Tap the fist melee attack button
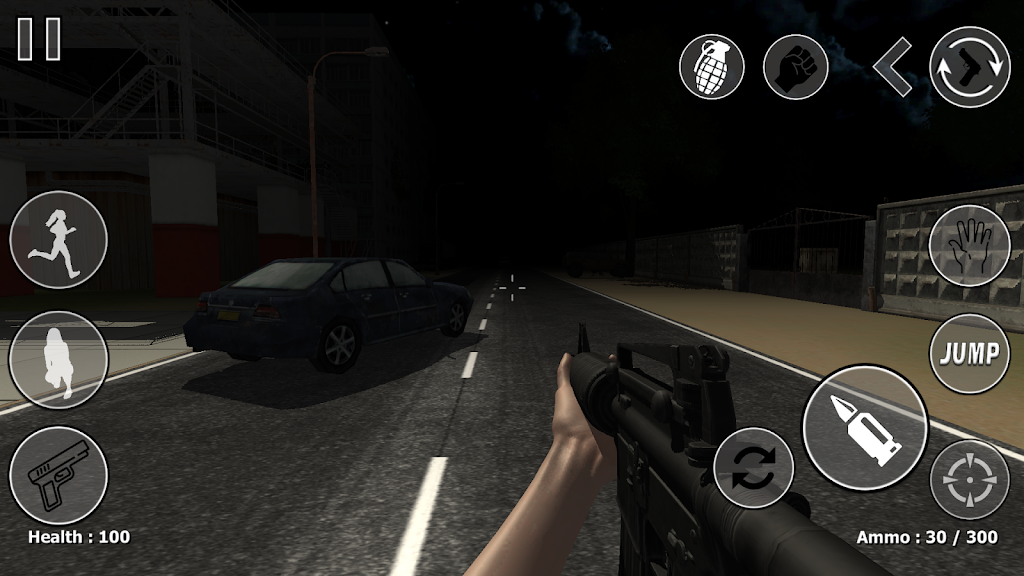This screenshot has height=576, width=1024. (796, 67)
